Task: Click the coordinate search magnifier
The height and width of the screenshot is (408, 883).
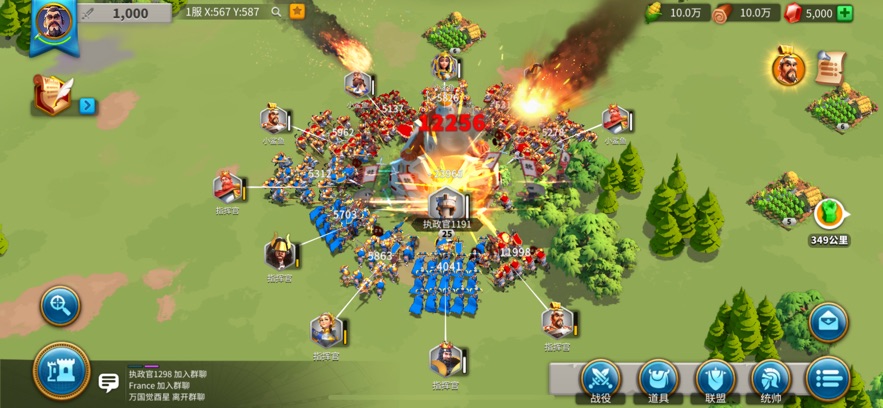Action: [x=276, y=12]
